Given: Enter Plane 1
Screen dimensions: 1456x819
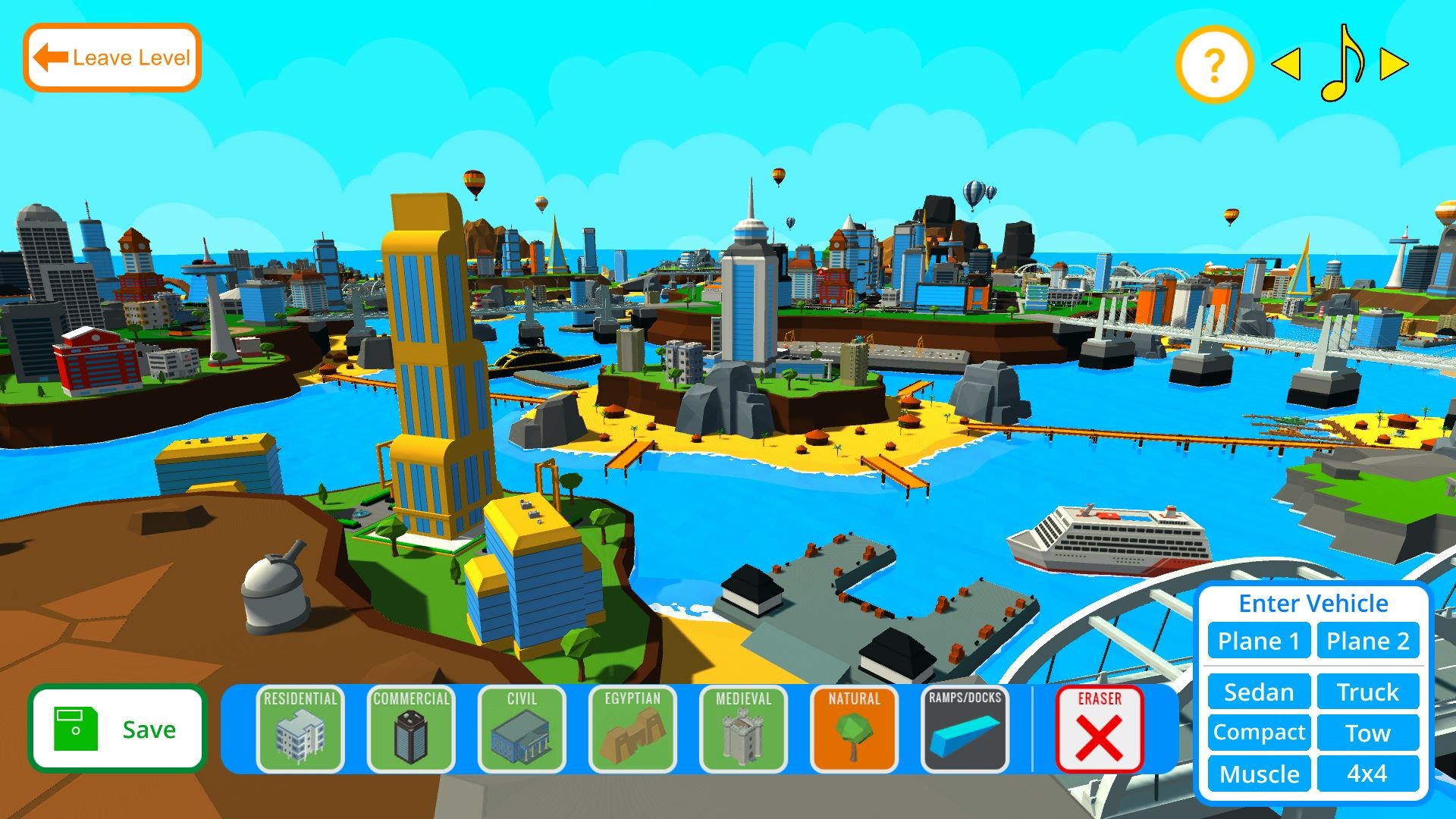Looking at the screenshot, I should pyautogui.click(x=1258, y=641).
